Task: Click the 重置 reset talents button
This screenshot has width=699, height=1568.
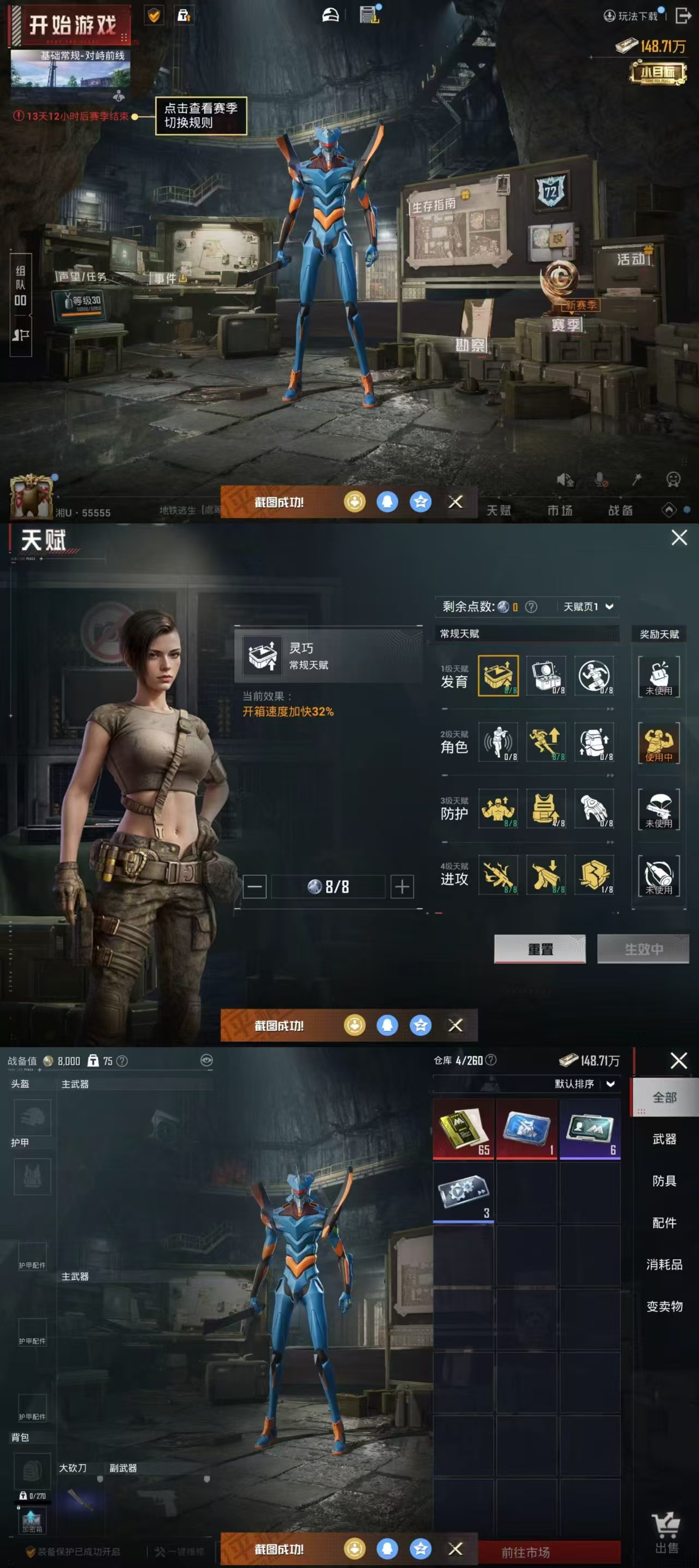Action: pyautogui.click(x=540, y=949)
